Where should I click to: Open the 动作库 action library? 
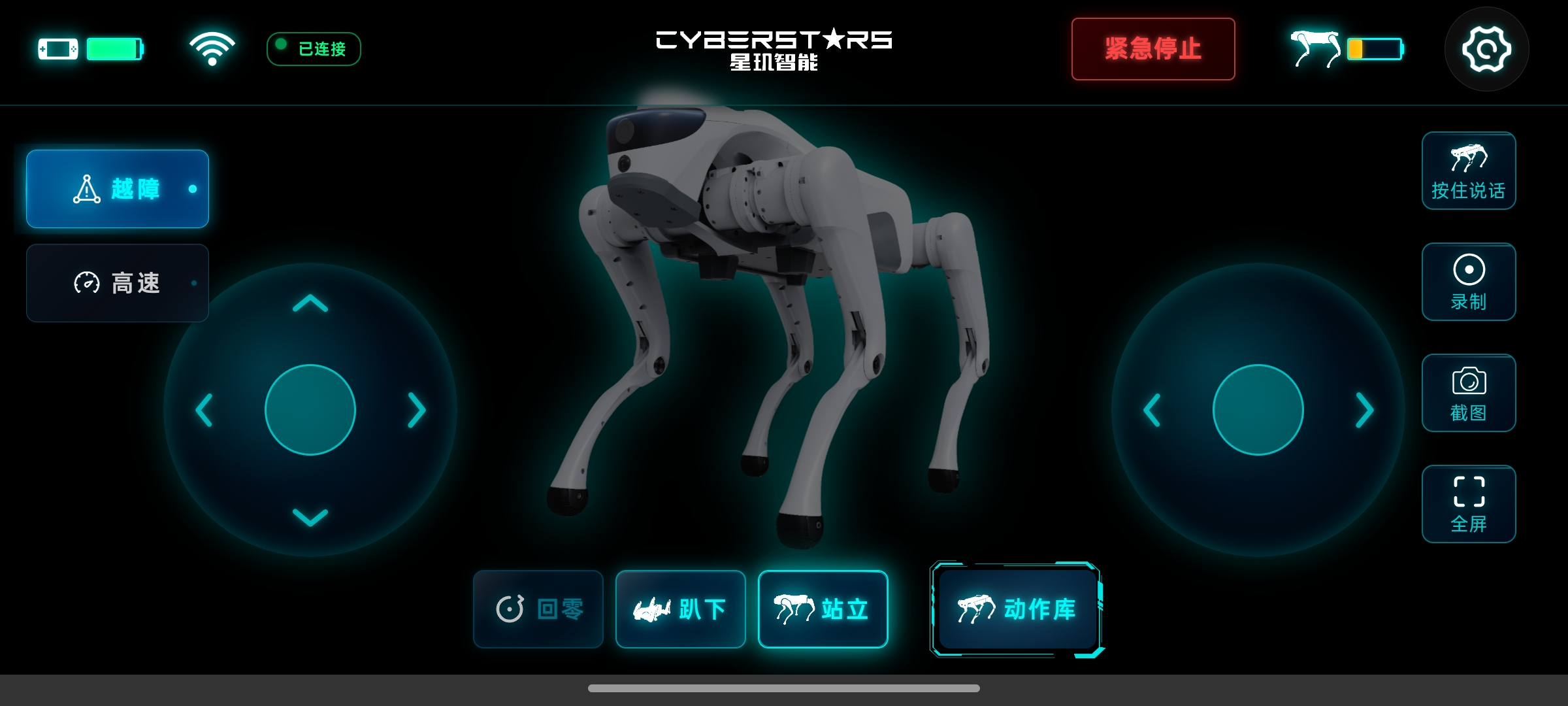(1017, 609)
